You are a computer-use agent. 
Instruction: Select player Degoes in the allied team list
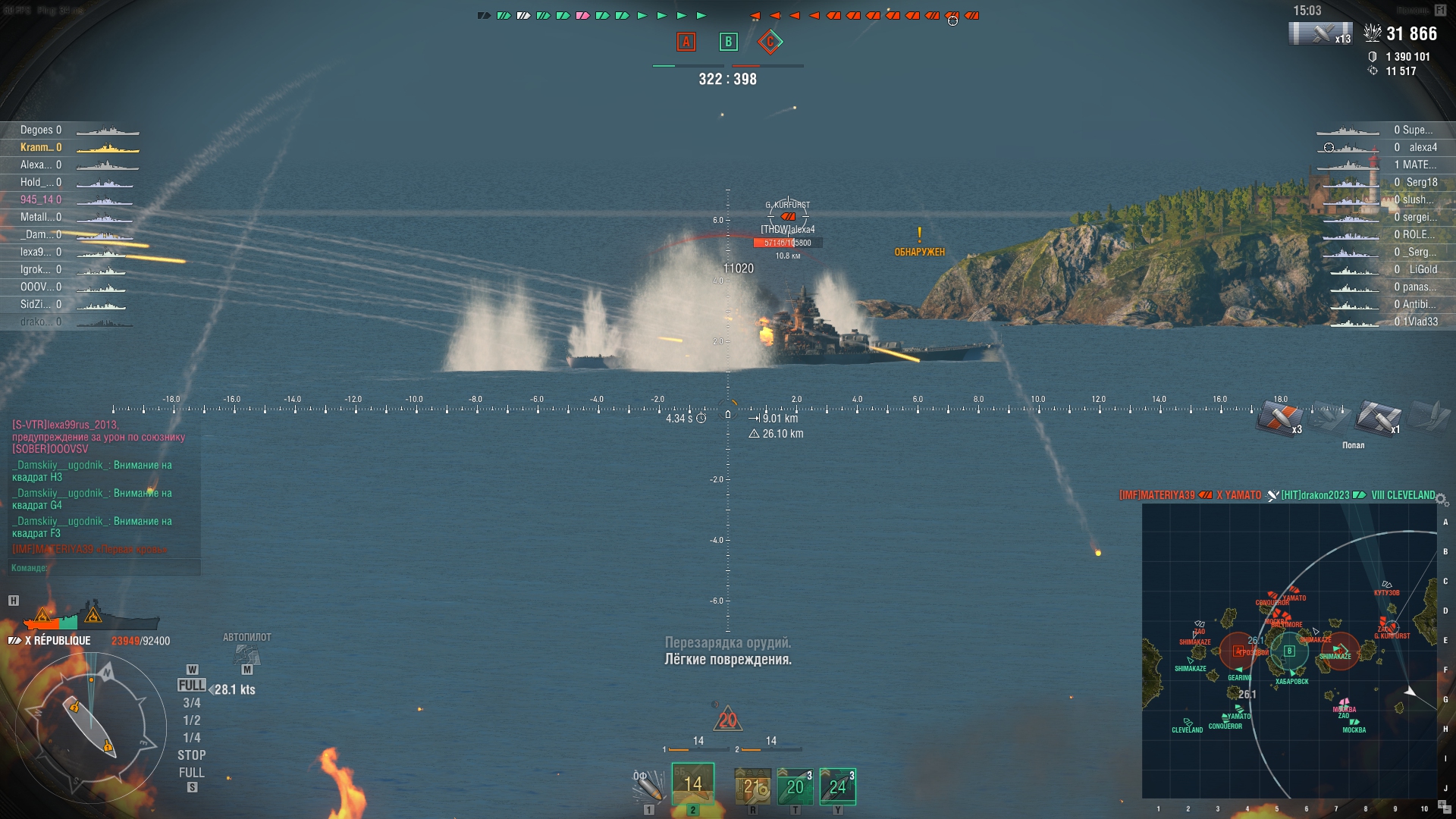point(41,130)
